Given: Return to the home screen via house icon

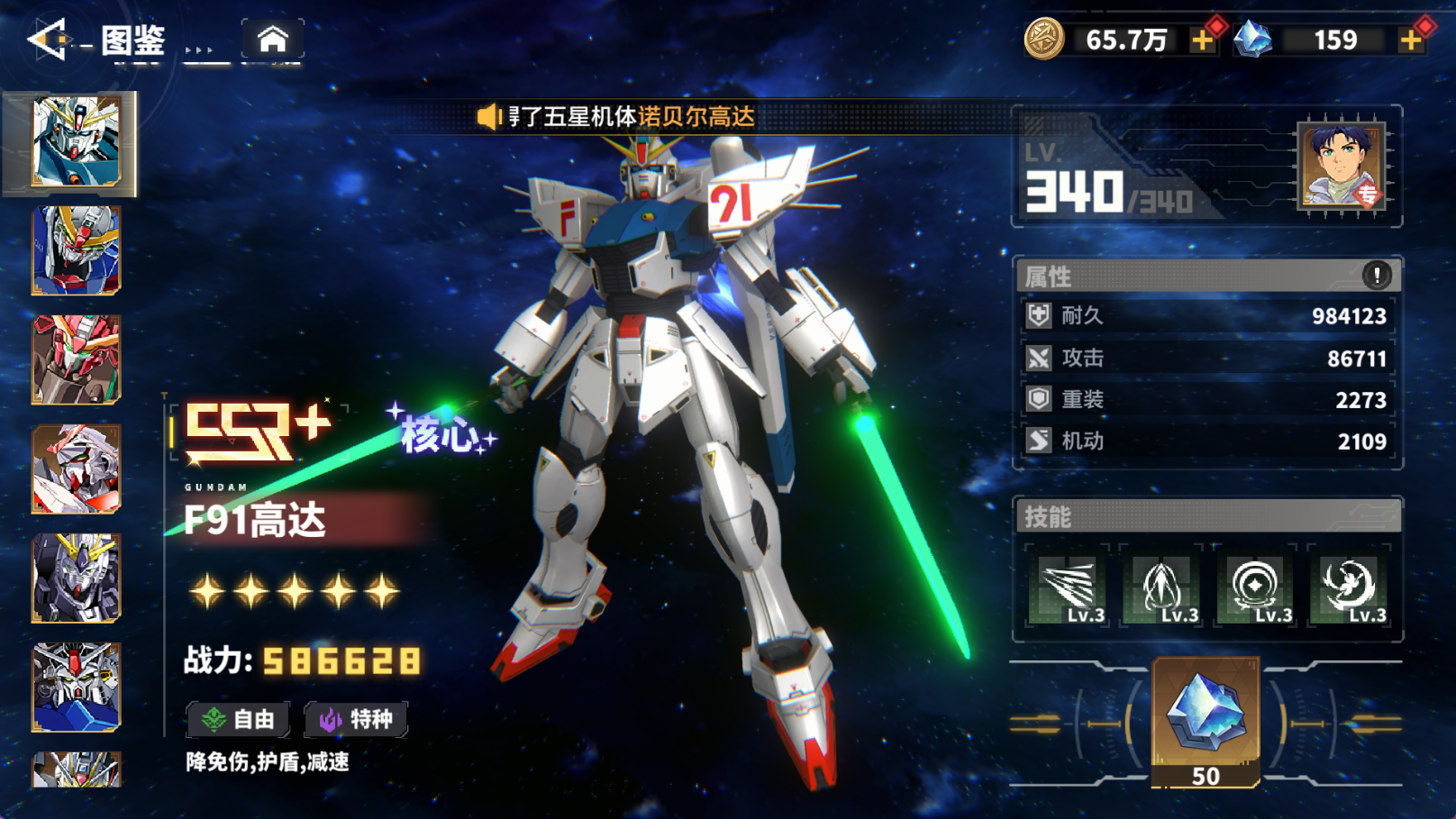Looking at the screenshot, I should (x=272, y=40).
